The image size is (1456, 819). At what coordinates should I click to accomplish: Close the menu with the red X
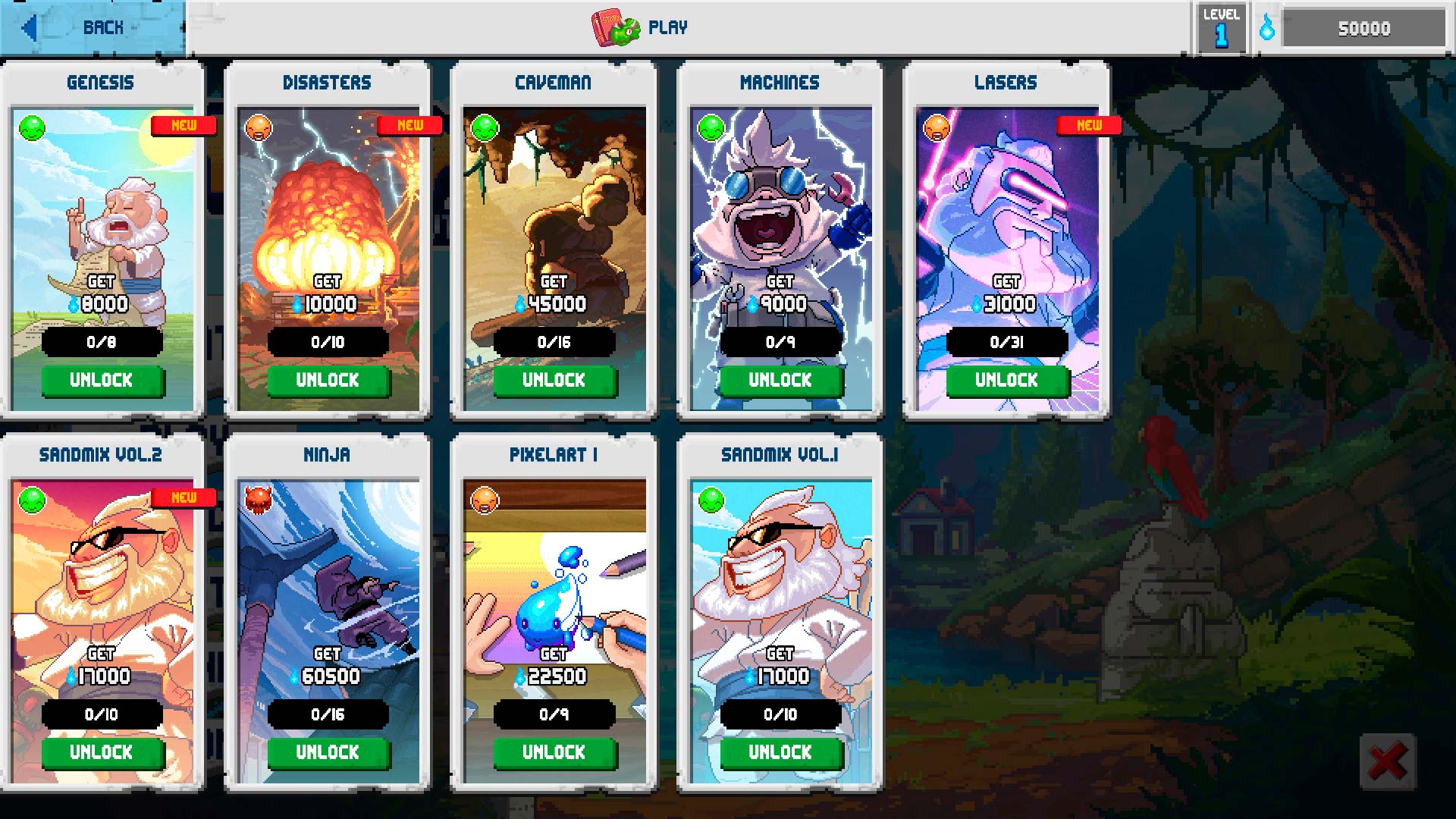point(1387,761)
